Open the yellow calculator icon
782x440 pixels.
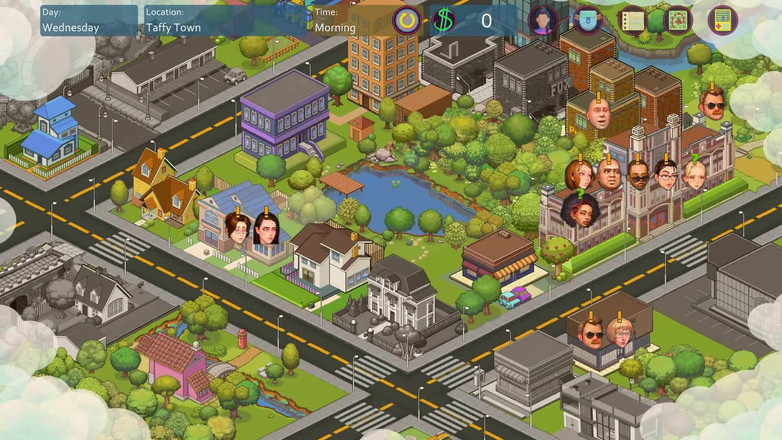[721, 19]
